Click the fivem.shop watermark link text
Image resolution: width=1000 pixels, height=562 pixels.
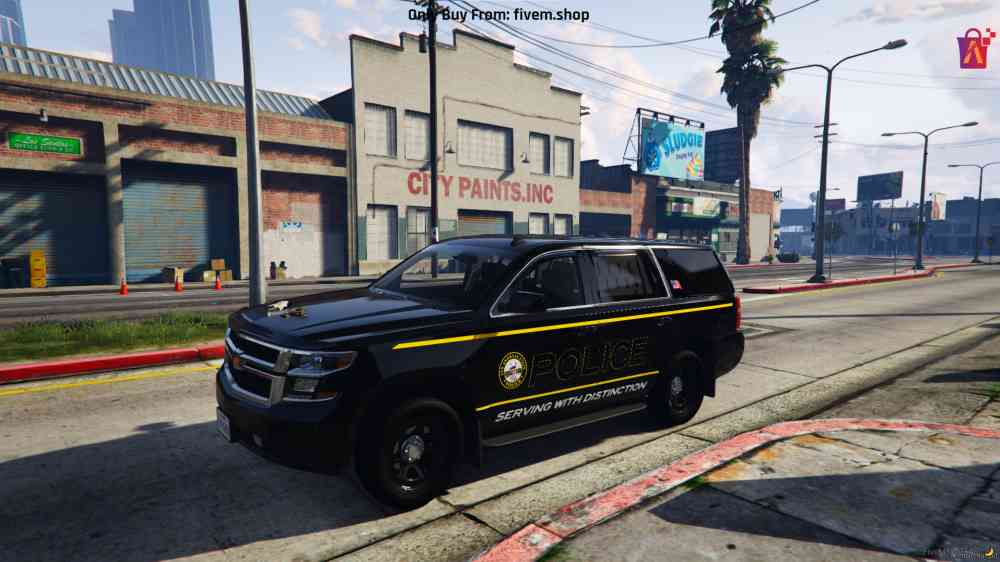[553, 15]
